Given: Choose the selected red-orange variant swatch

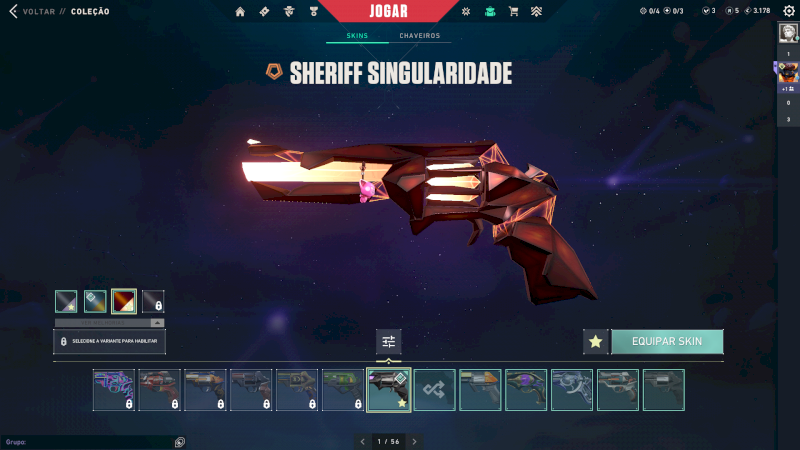Looking at the screenshot, I should (124, 300).
